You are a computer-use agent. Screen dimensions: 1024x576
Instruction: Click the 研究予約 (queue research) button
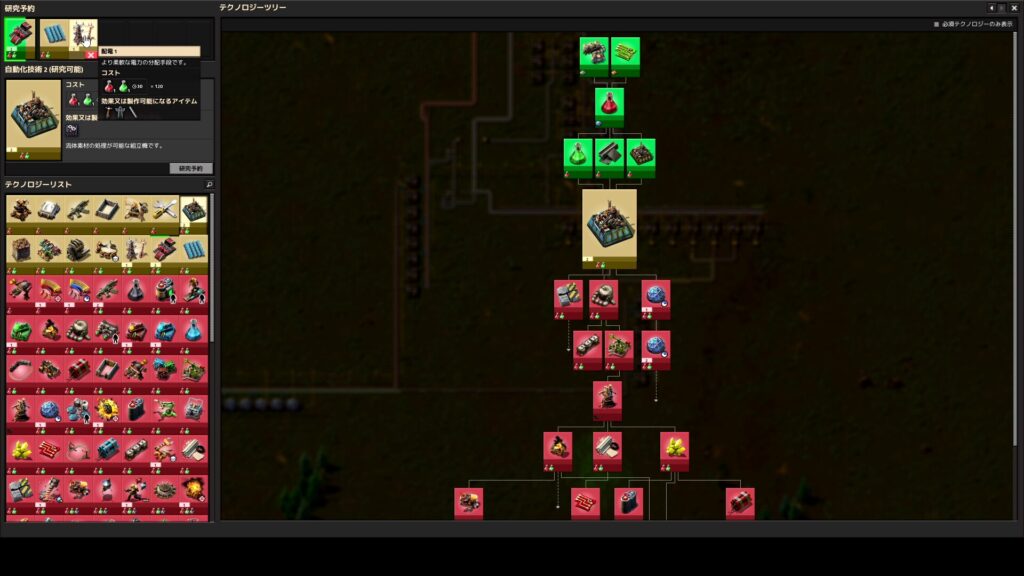coord(190,168)
